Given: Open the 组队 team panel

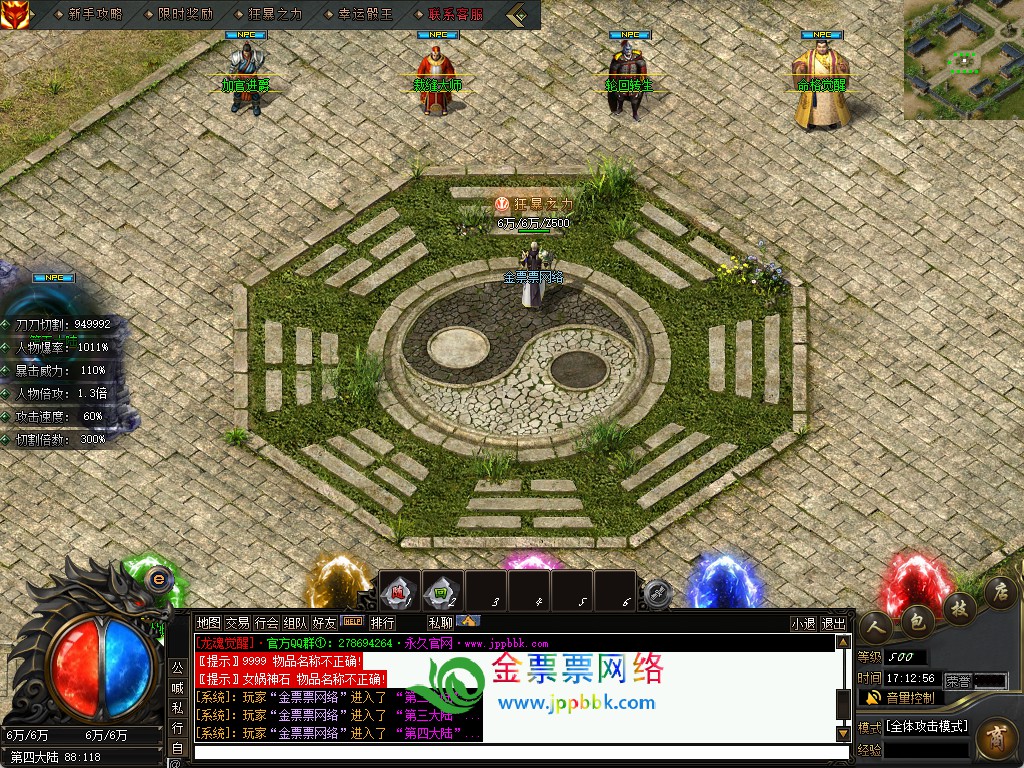Looking at the screenshot, I should tap(295, 622).
